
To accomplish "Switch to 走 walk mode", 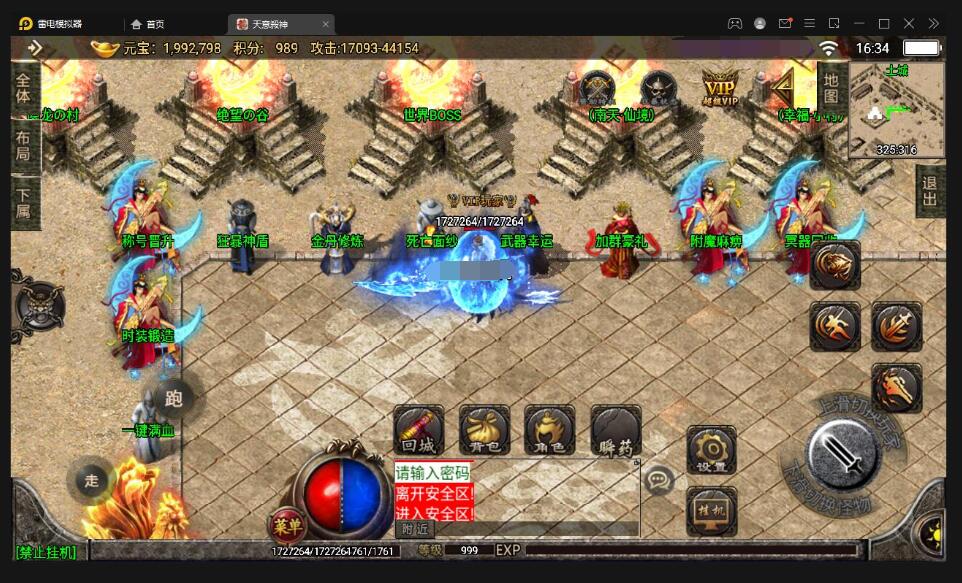I will pos(92,481).
